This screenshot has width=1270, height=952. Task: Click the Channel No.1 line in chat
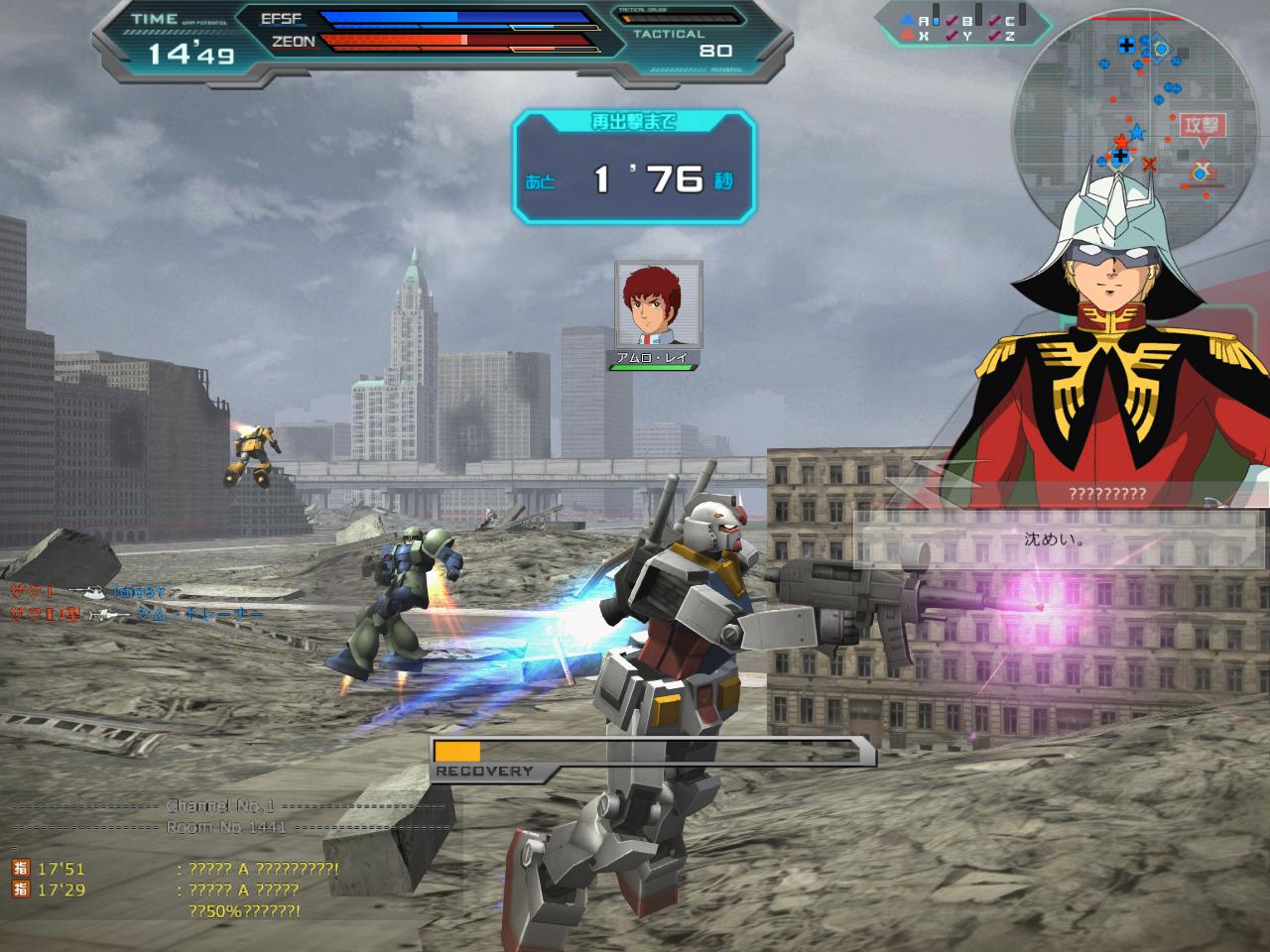click(220, 806)
